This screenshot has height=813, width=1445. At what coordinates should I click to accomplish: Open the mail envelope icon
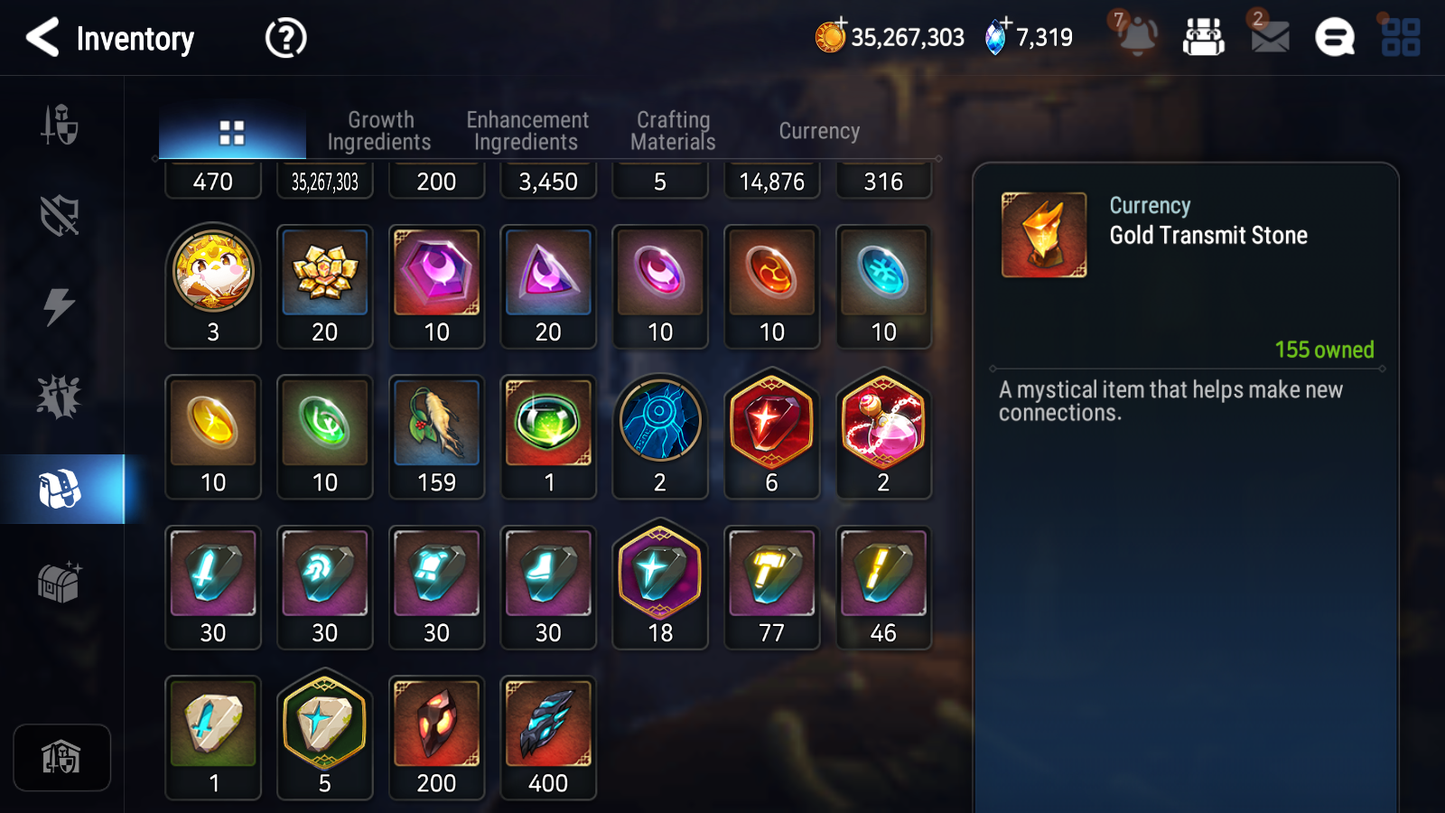(1269, 38)
